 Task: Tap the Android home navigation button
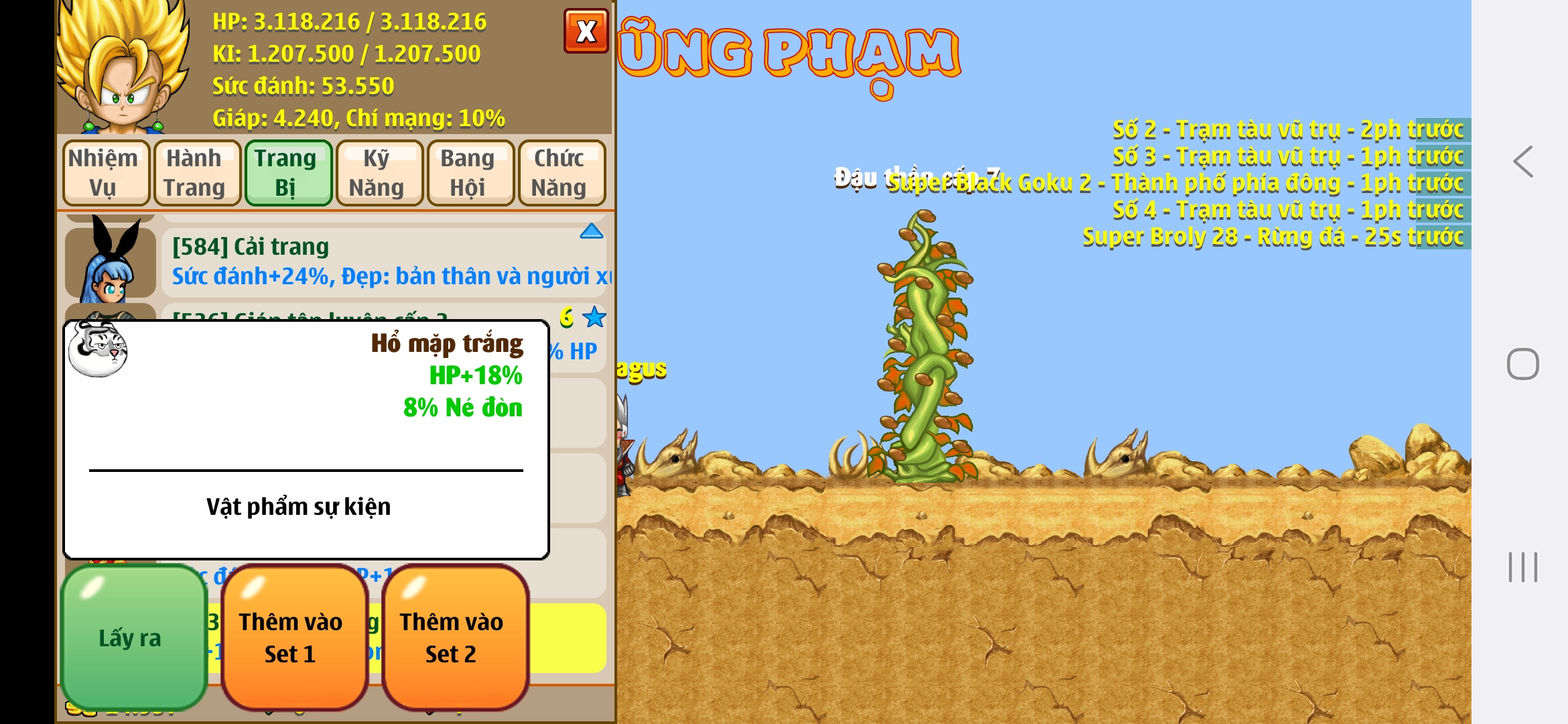point(1522,364)
